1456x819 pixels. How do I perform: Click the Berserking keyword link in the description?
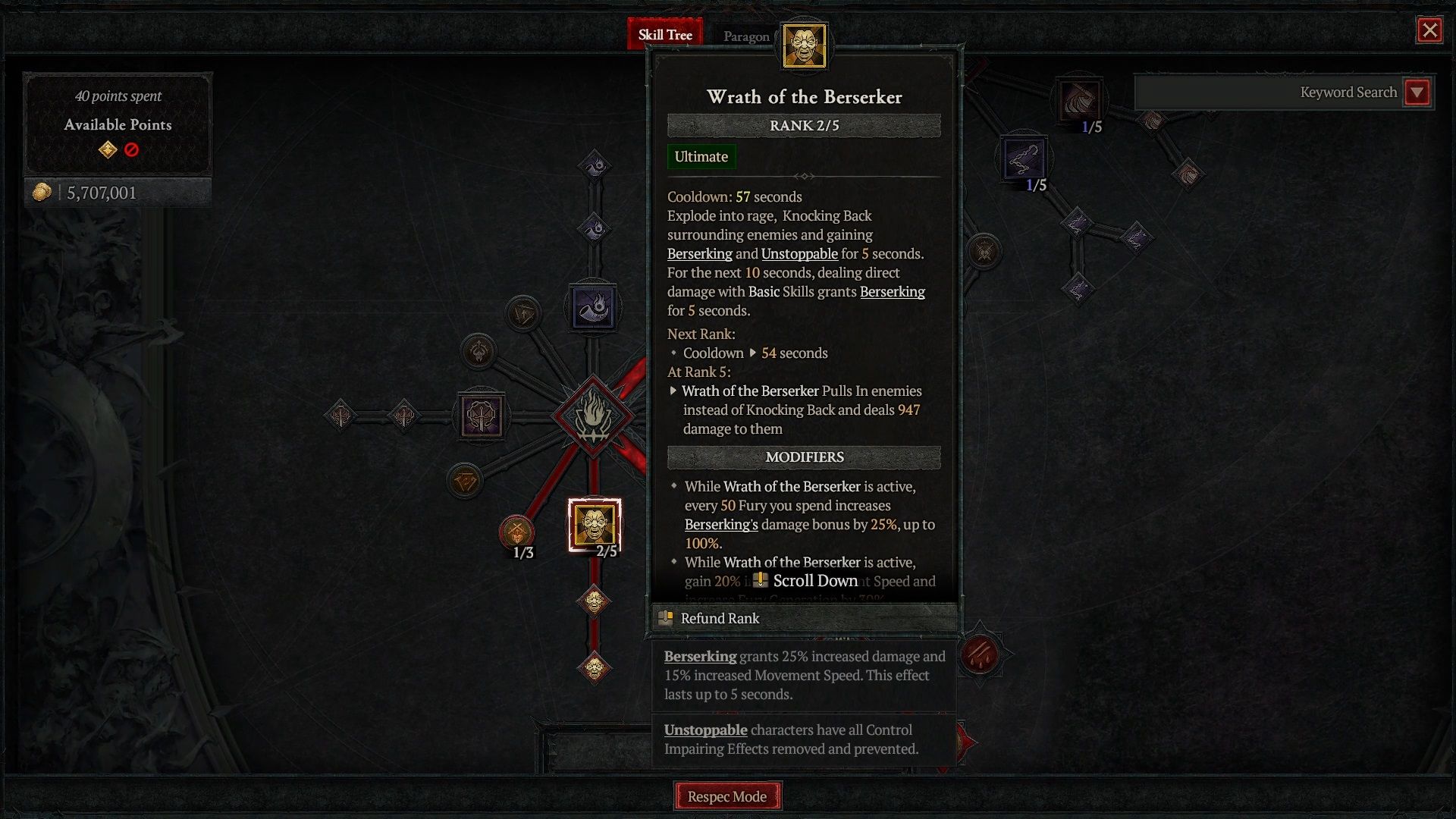click(699, 254)
